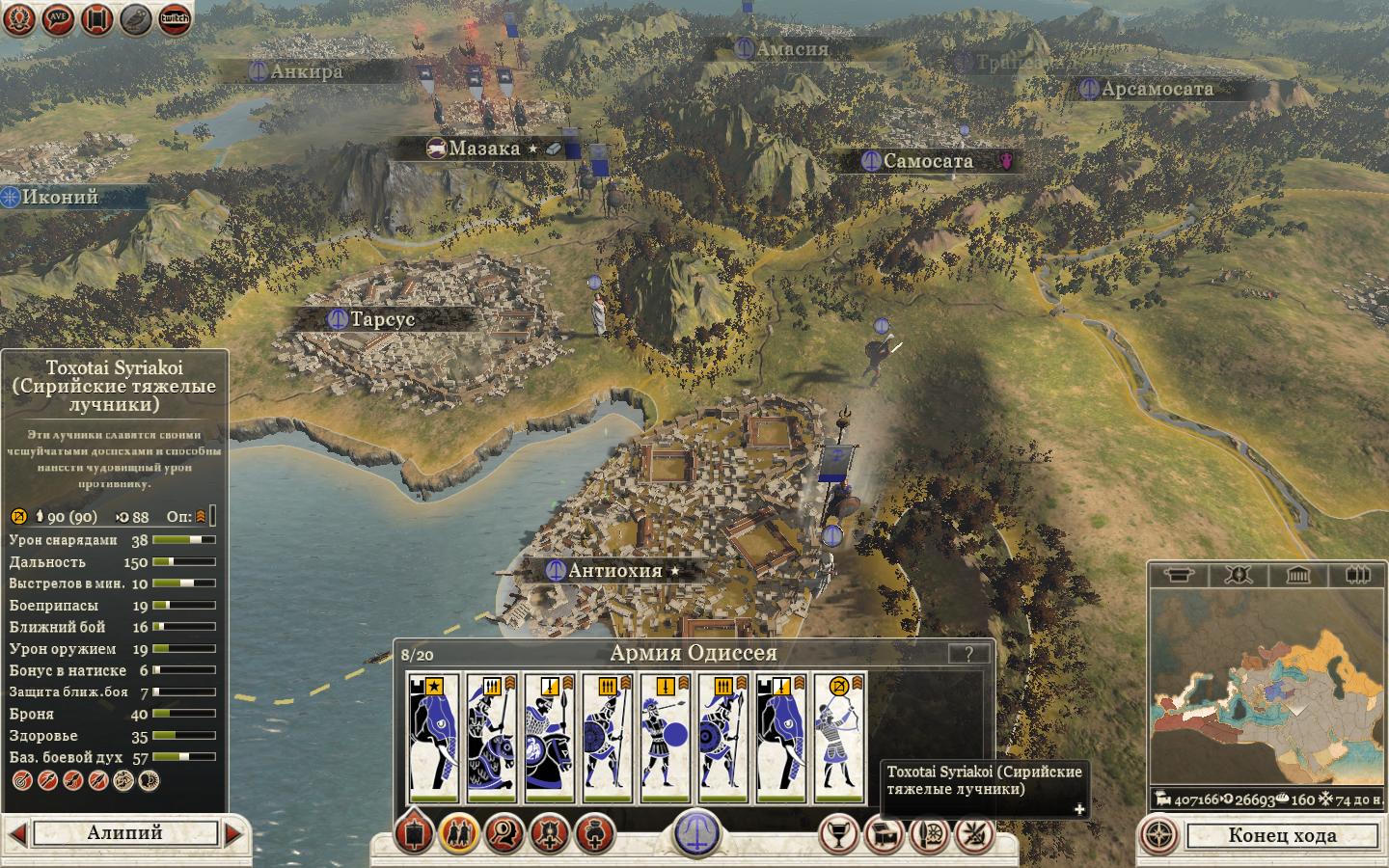
Task: Select the Toxotai Syriakoi archer unit card
Action: point(839,738)
